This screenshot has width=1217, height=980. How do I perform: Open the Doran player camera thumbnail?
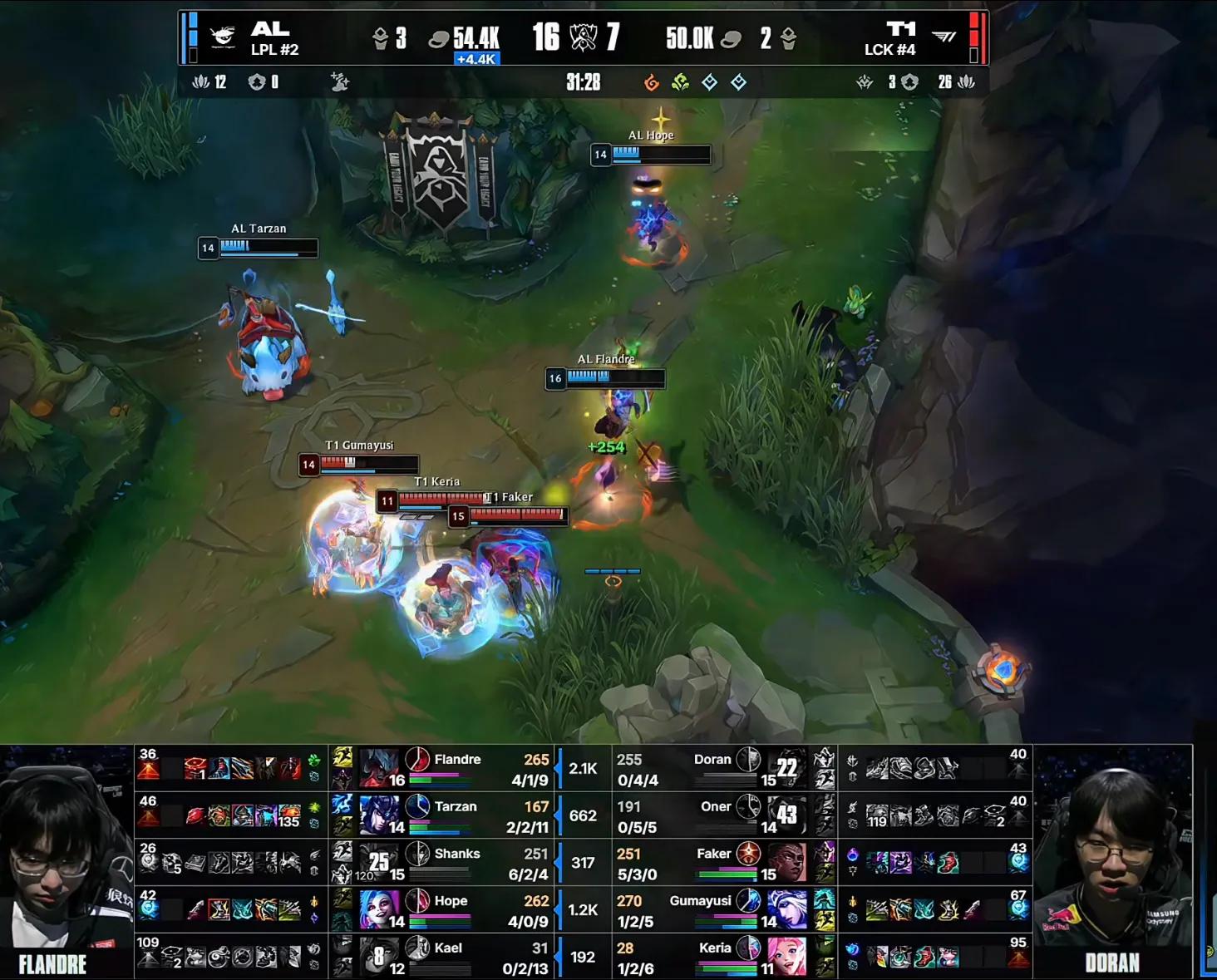click(1112, 862)
